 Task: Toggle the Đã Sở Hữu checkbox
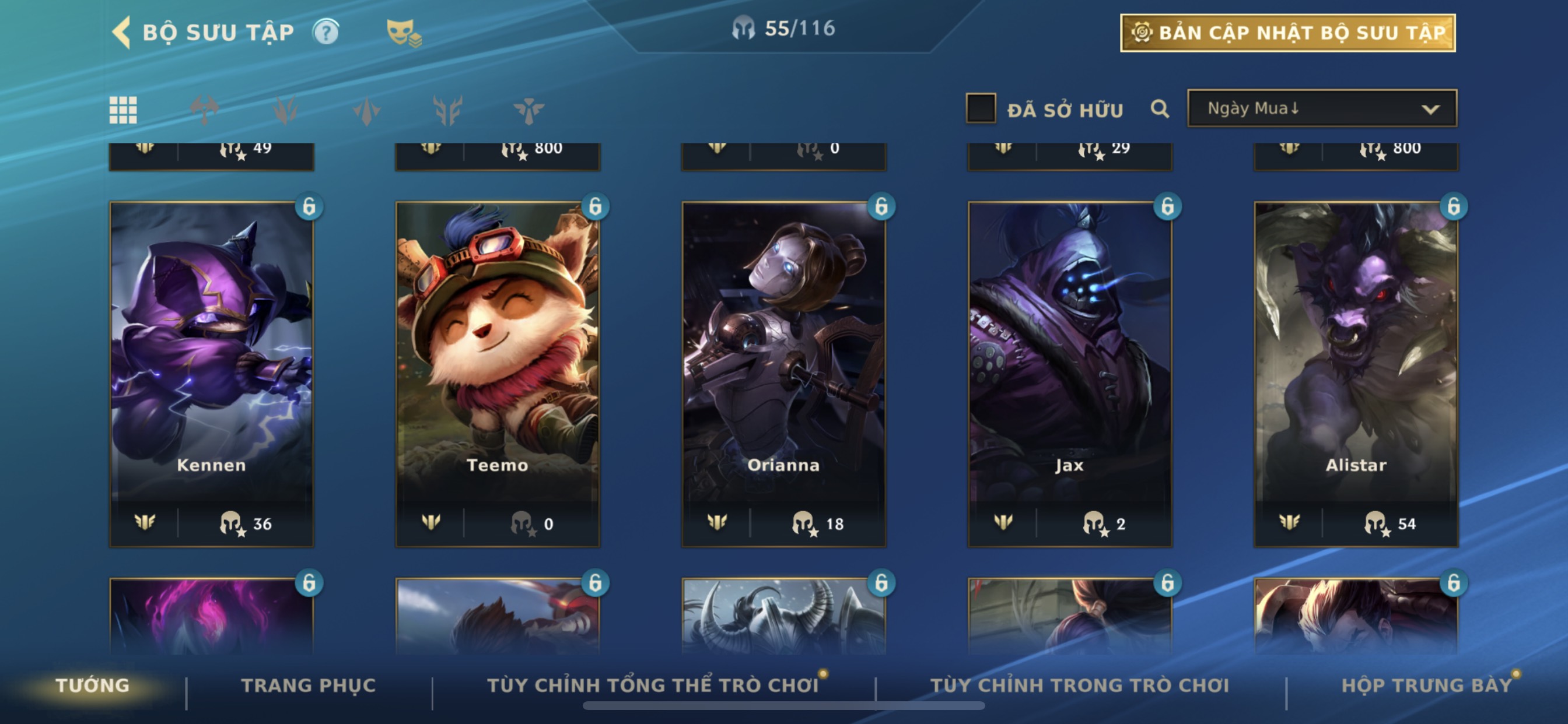(981, 109)
